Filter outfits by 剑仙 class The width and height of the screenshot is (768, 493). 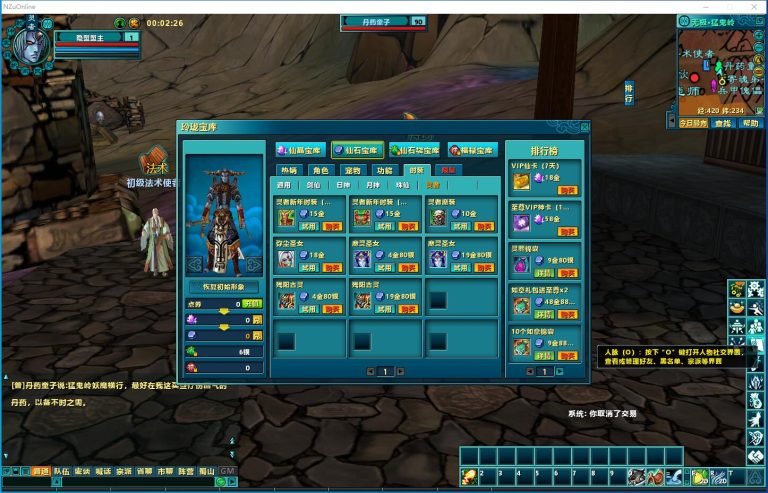pos(314,185)
